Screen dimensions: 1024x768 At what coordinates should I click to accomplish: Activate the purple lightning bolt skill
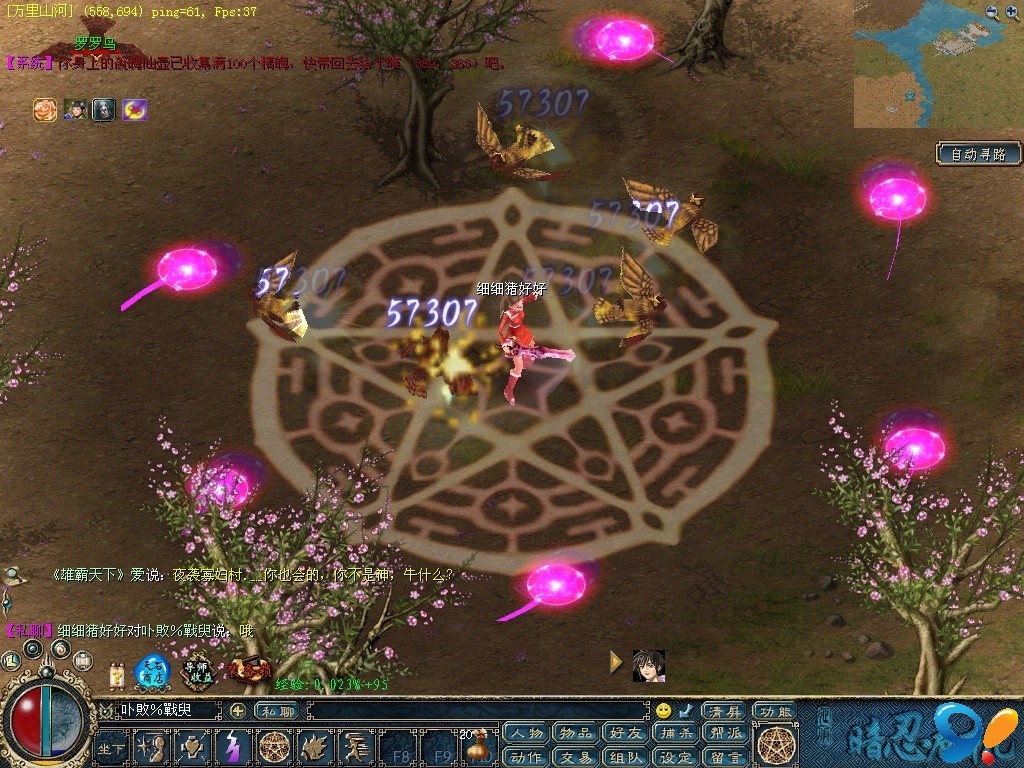pyautogui.click(x=232, y=746)
